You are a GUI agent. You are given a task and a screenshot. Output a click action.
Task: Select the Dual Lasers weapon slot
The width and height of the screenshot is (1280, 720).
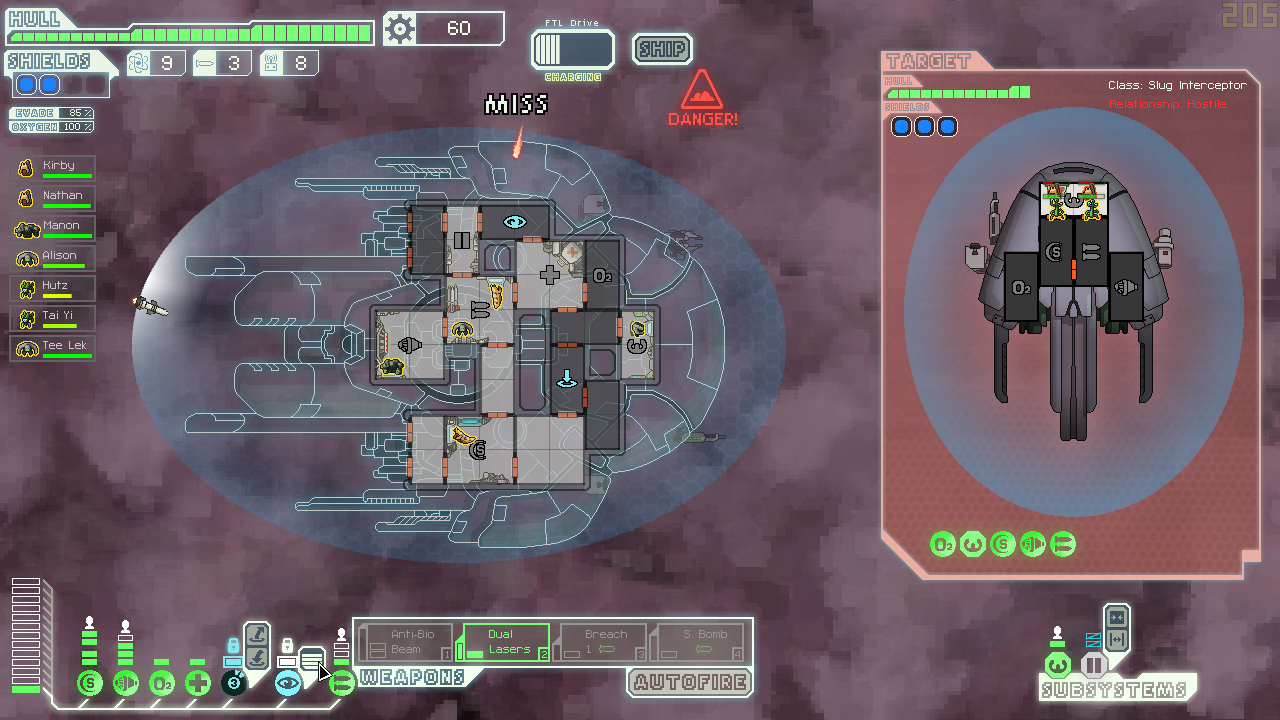tap(503, 642)
